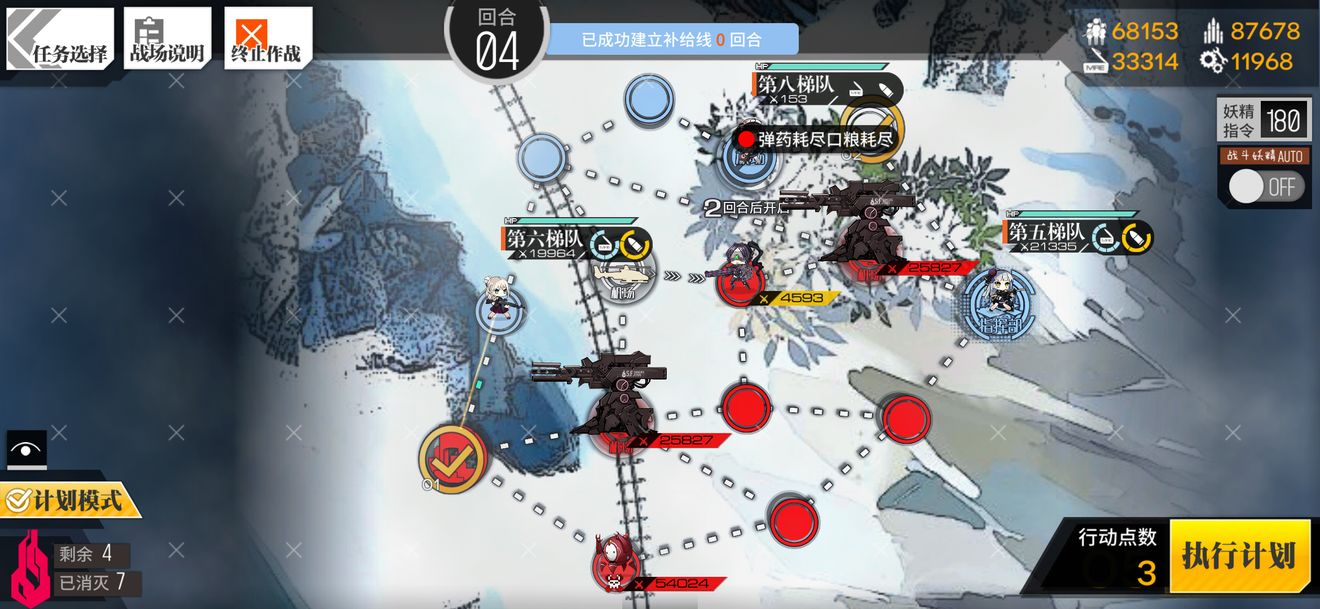
Task: Click the checked red heliport node
Action: tap(453, 458)
